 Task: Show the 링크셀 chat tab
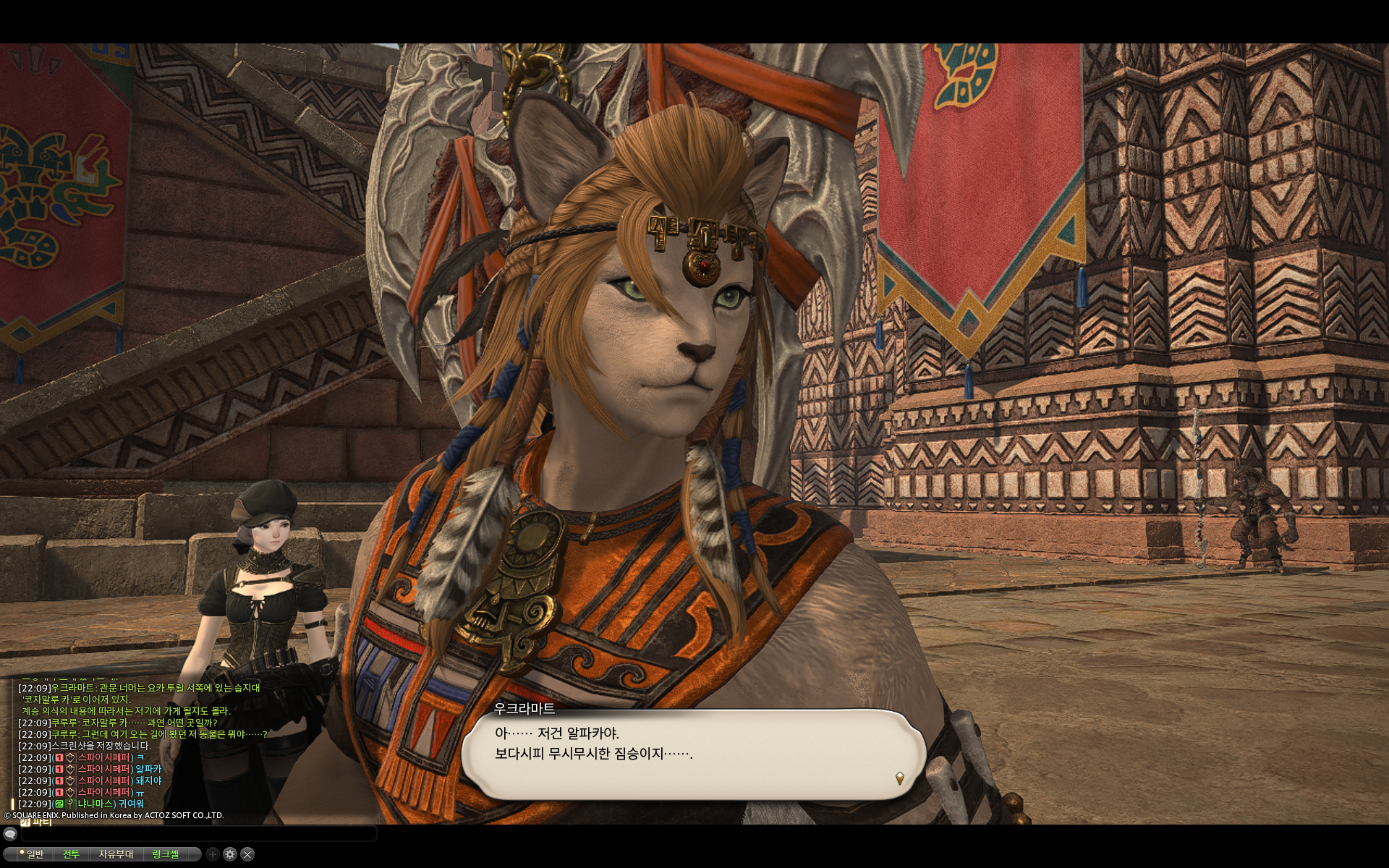click(x=165, y=854)
